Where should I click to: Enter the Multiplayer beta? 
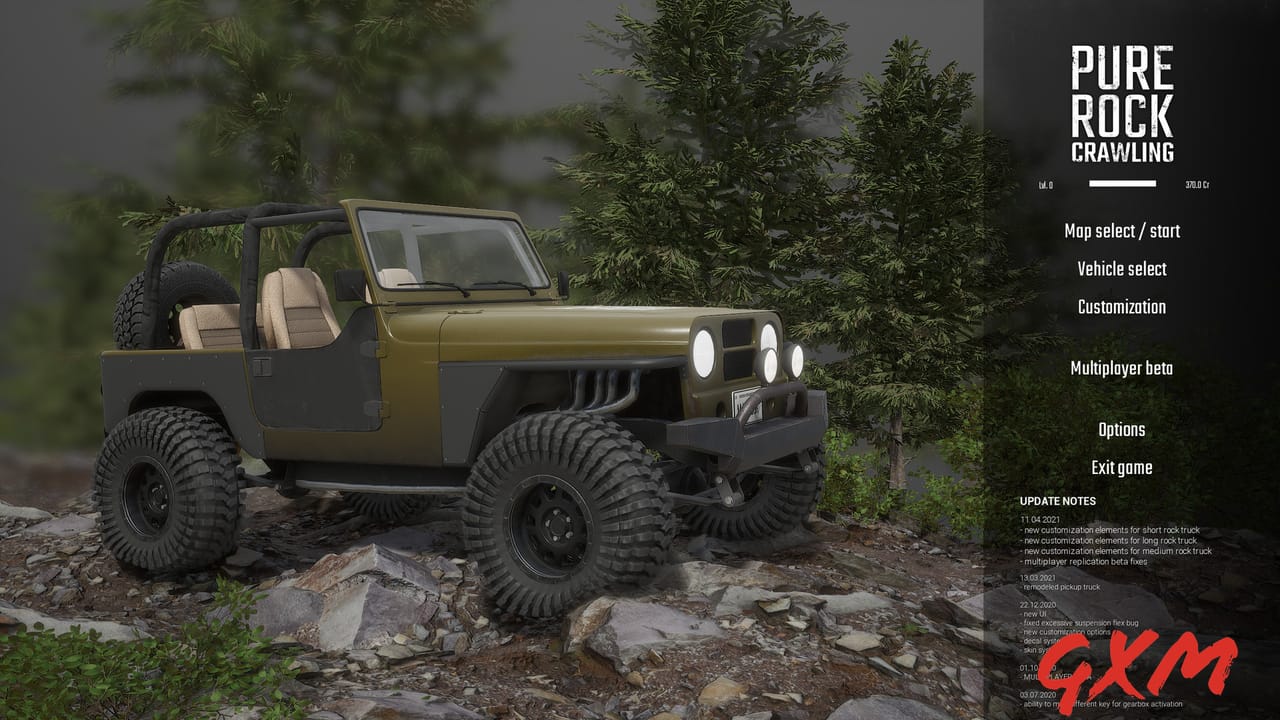click(x=1120, y=369)
